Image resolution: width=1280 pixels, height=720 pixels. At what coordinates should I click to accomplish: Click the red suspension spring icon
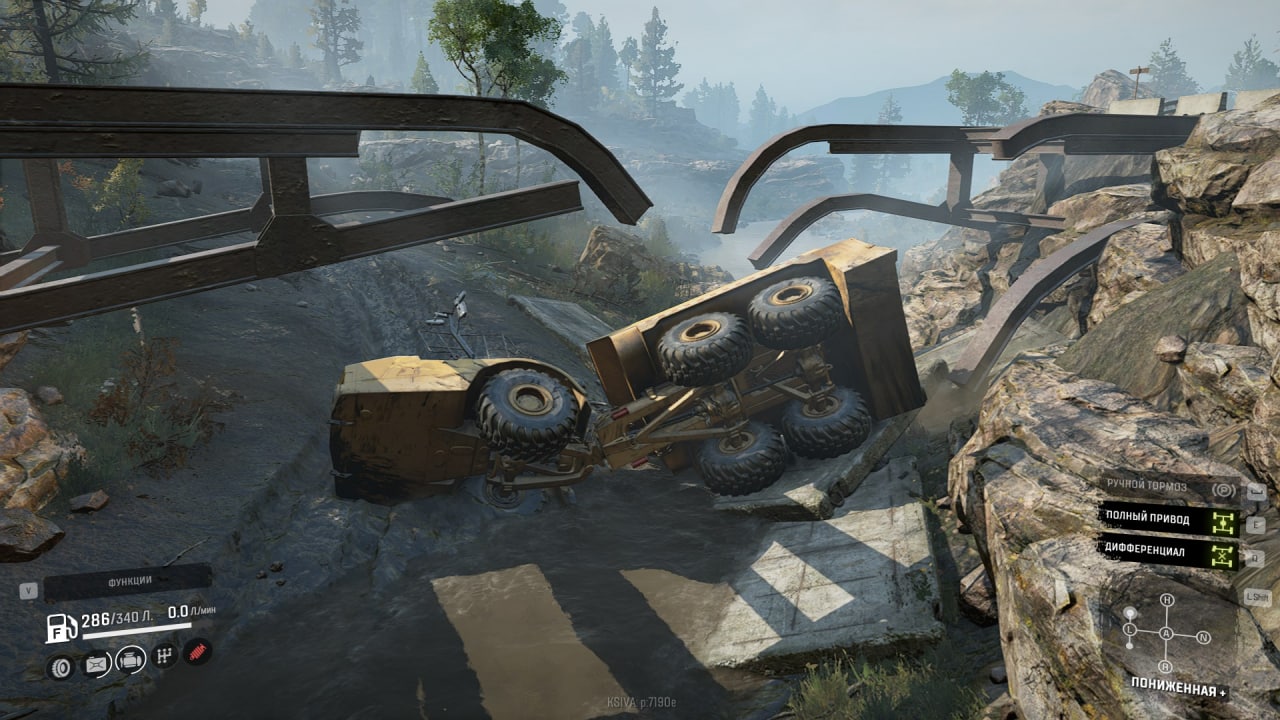(x=197, y=652)
